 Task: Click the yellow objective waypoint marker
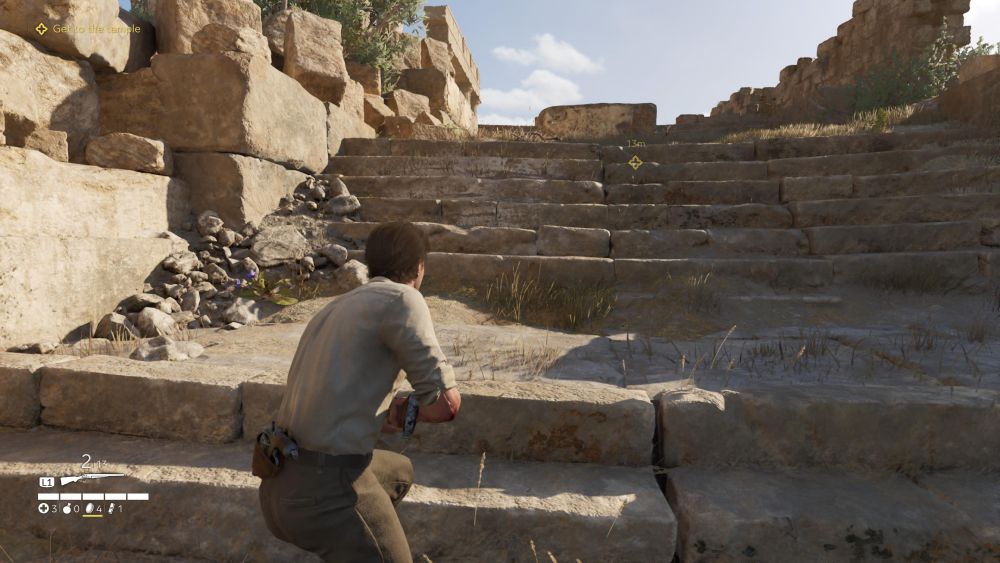(x=635, y=162)
